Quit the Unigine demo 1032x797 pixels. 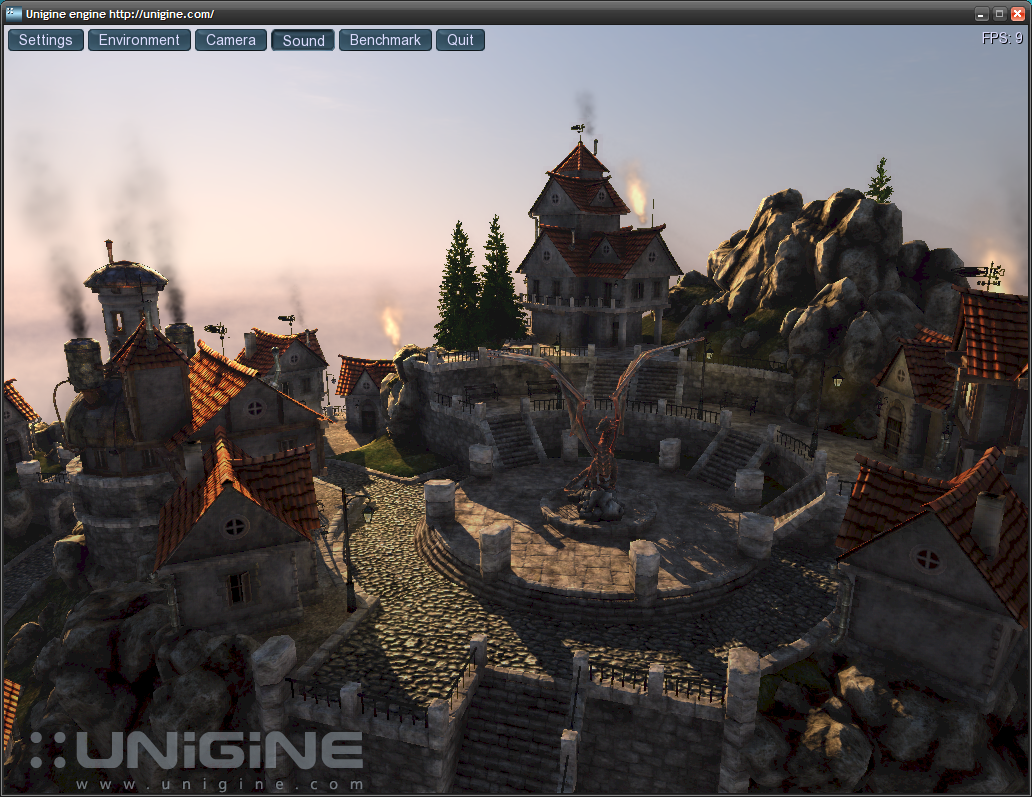[x=460, y=40]
